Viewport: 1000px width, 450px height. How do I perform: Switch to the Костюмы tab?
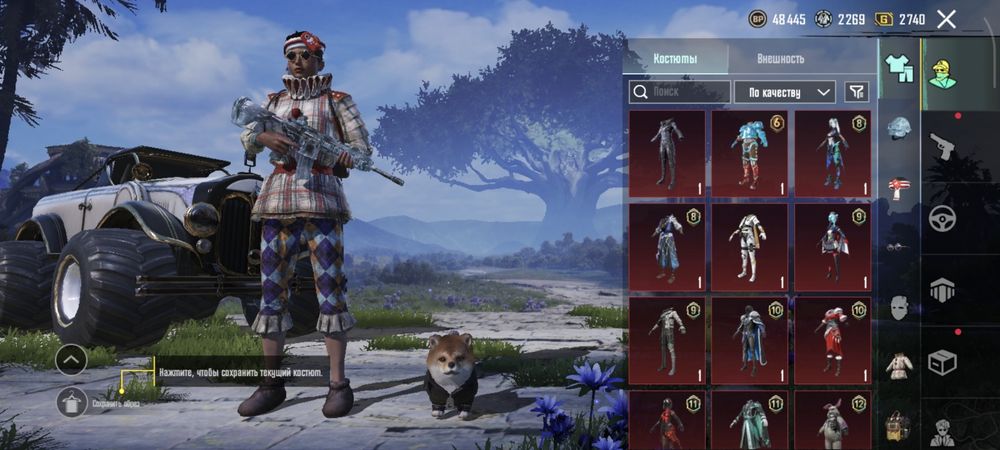pos(675,58)
